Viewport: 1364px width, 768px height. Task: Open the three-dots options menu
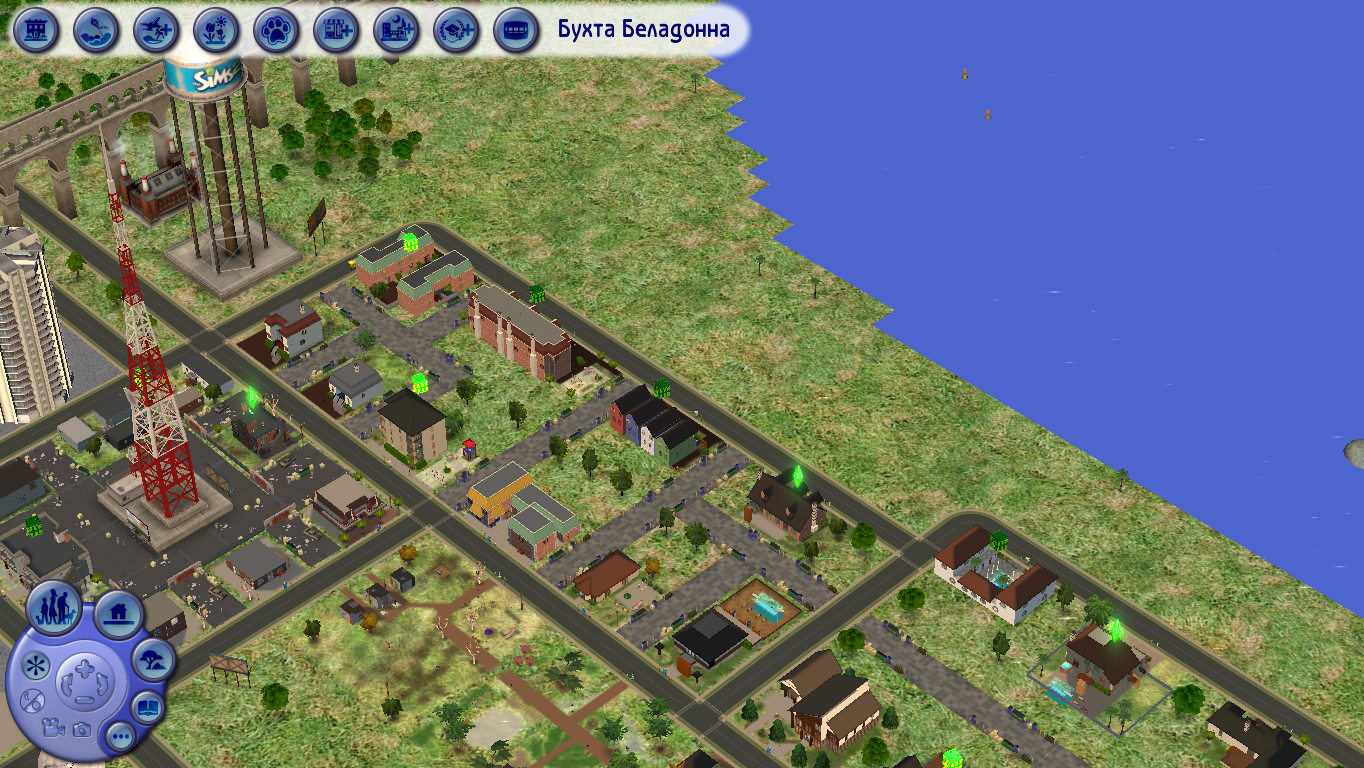[x=122, y=737]
